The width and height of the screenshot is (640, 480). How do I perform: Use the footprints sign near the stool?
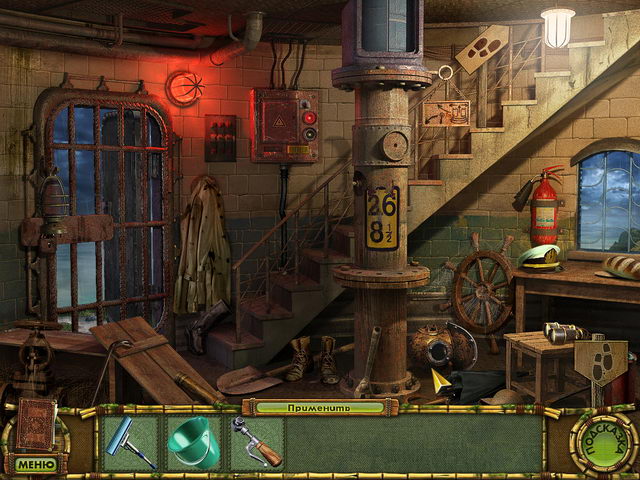click(601, 363)
